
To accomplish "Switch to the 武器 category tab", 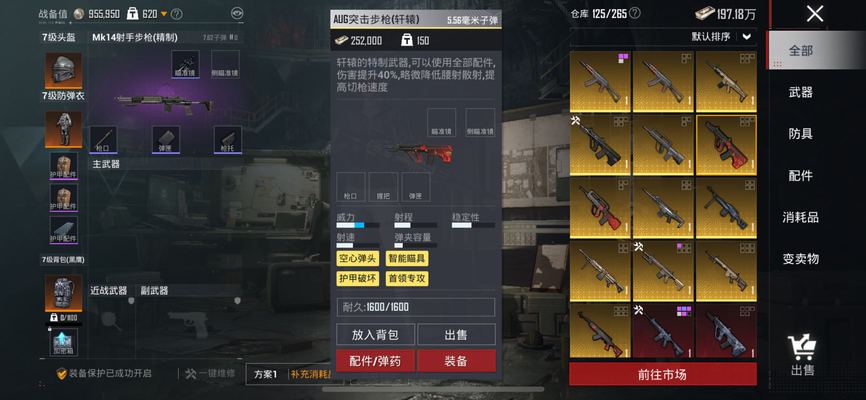I will click(801, 92).
